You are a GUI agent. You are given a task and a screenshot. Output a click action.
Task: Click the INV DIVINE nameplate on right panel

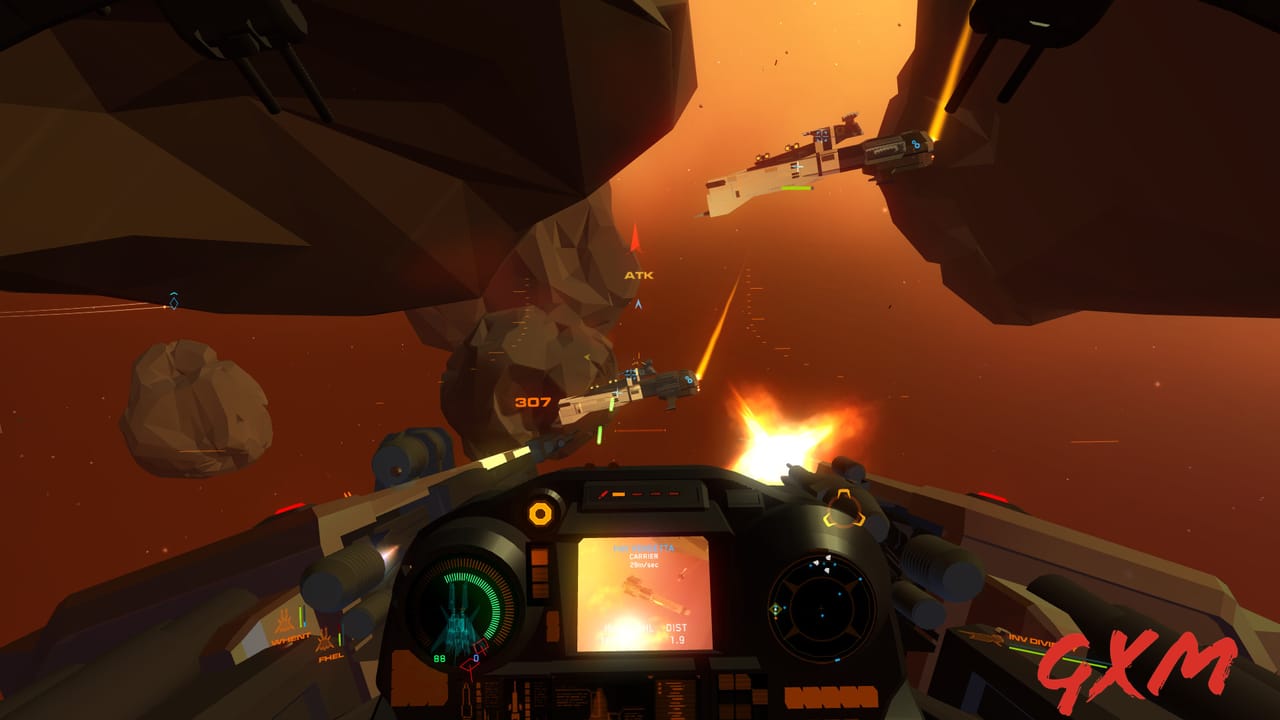(x=1030, y=640)
